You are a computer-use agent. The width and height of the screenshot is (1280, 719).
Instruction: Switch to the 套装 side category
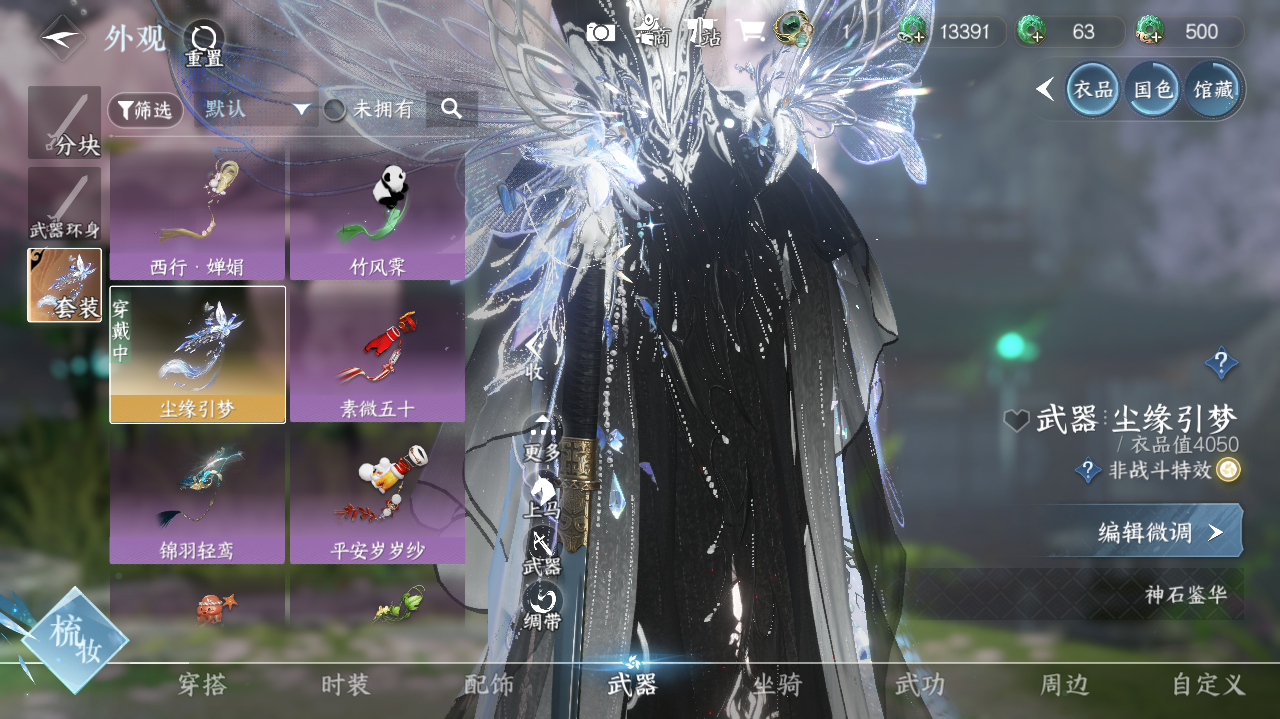coord(65,285)
